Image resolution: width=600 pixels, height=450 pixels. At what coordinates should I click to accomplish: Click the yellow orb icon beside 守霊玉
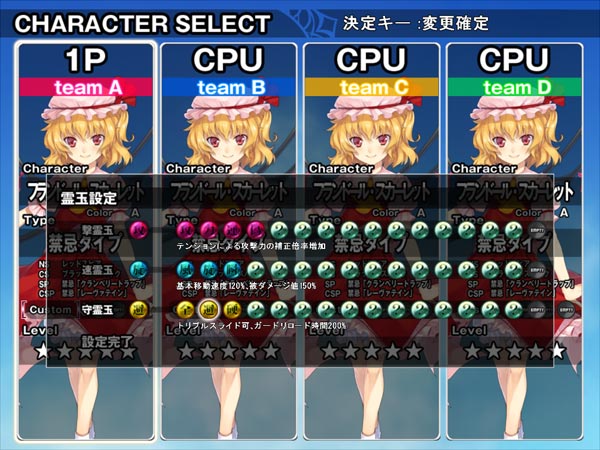[x=138, y=313]
